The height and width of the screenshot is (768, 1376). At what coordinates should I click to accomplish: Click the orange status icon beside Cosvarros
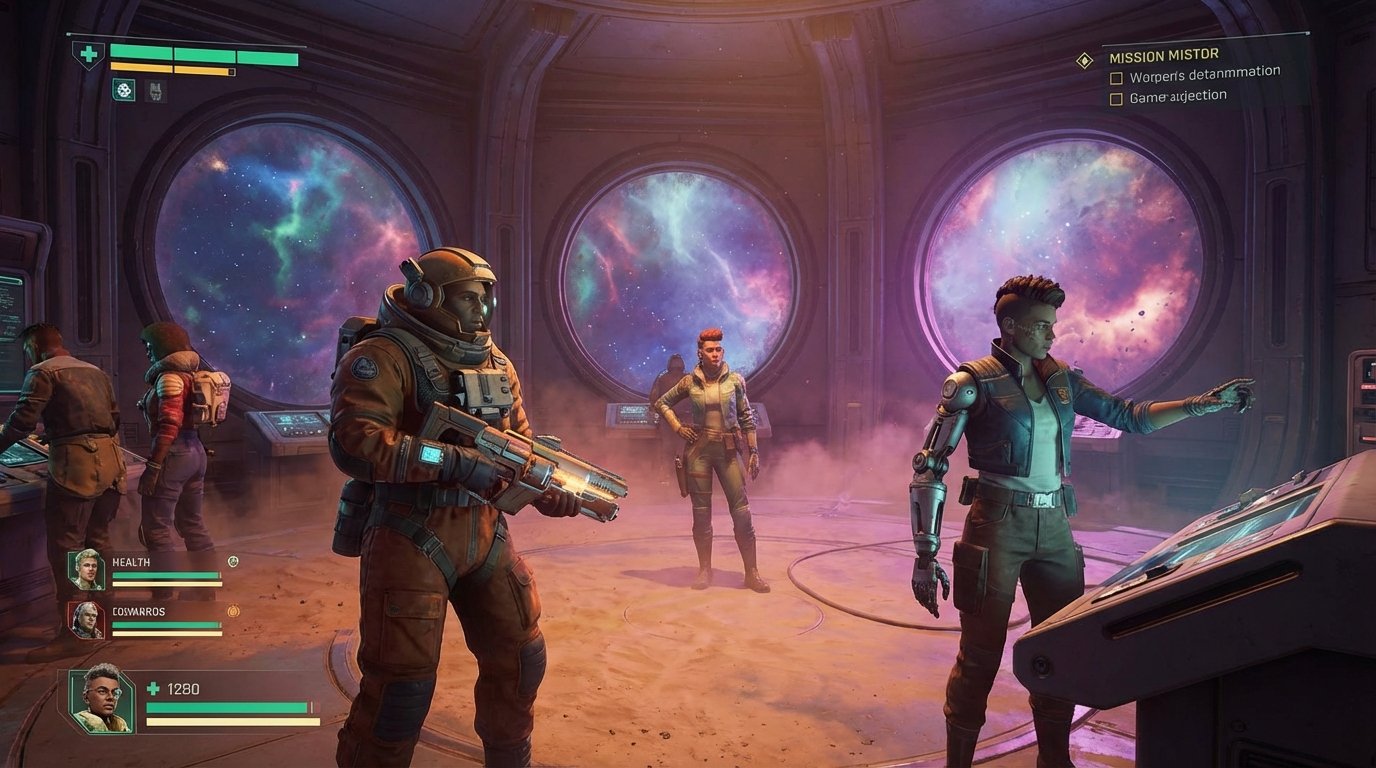[233, 612]
